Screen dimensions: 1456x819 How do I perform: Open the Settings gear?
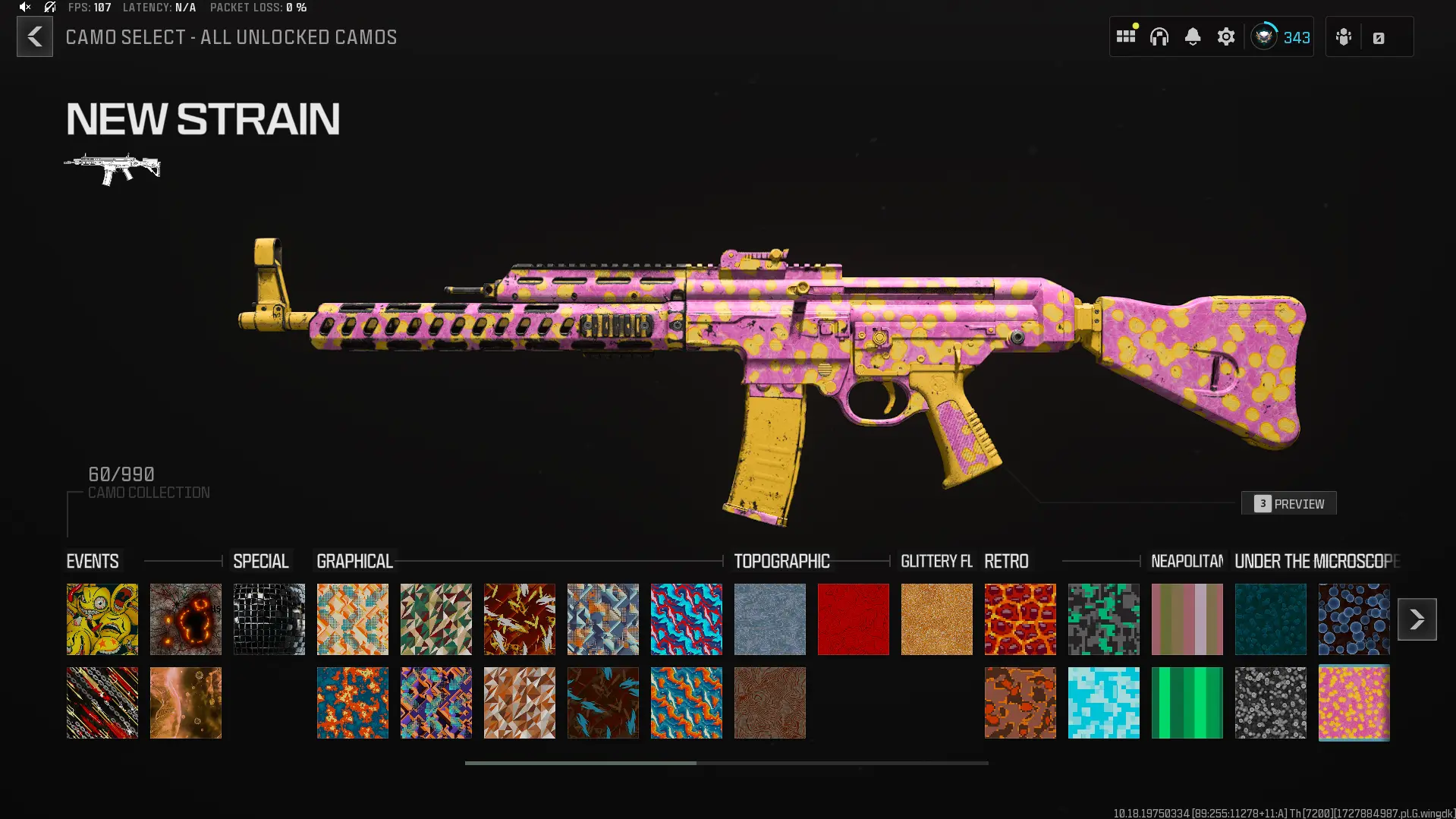pyautogui.click(x=1226, y=36)
